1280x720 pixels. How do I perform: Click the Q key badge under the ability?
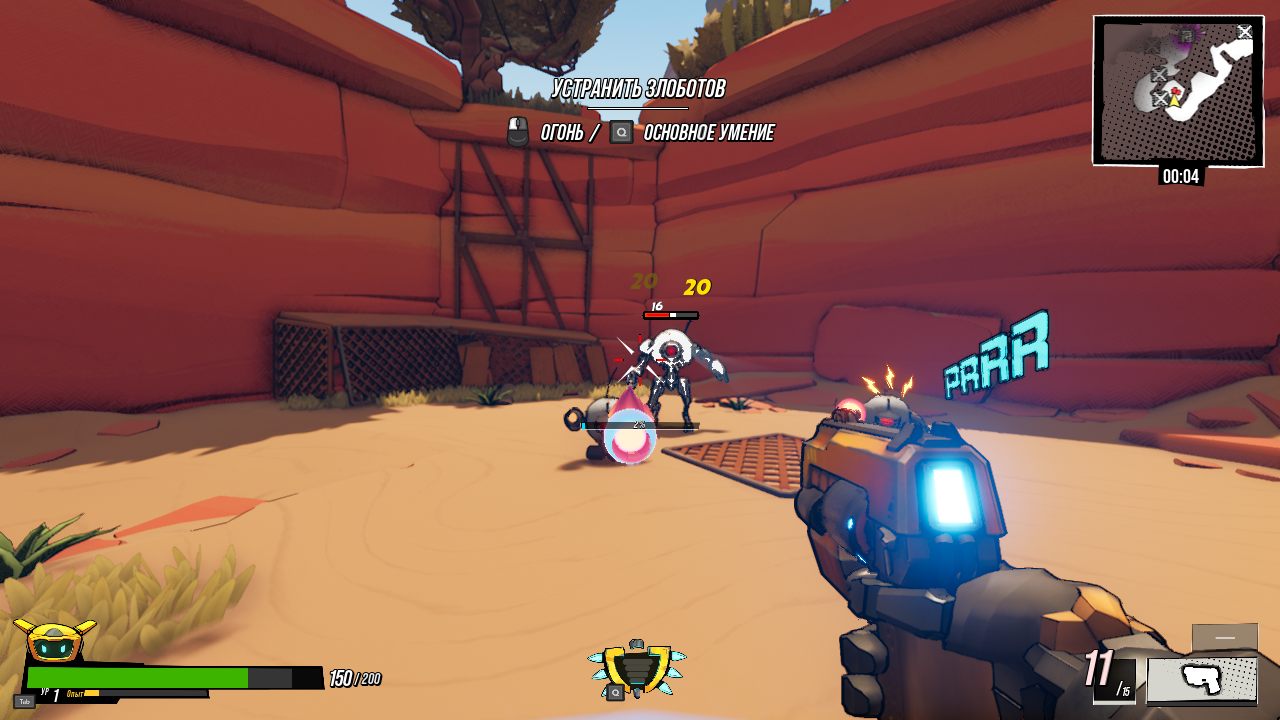[x=616, y=692]
